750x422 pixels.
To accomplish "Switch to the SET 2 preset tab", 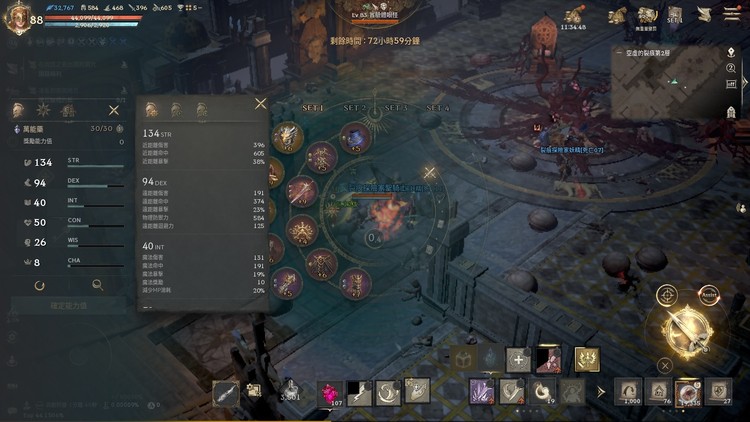I will (355, 107).
